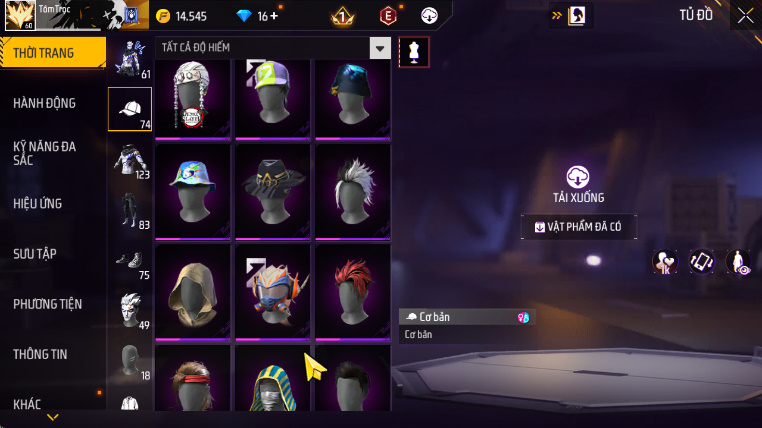The height and width of the screenshot is (428, 762).
Task: Choose the jacket tops subcategory
Action: pos(129,160)
